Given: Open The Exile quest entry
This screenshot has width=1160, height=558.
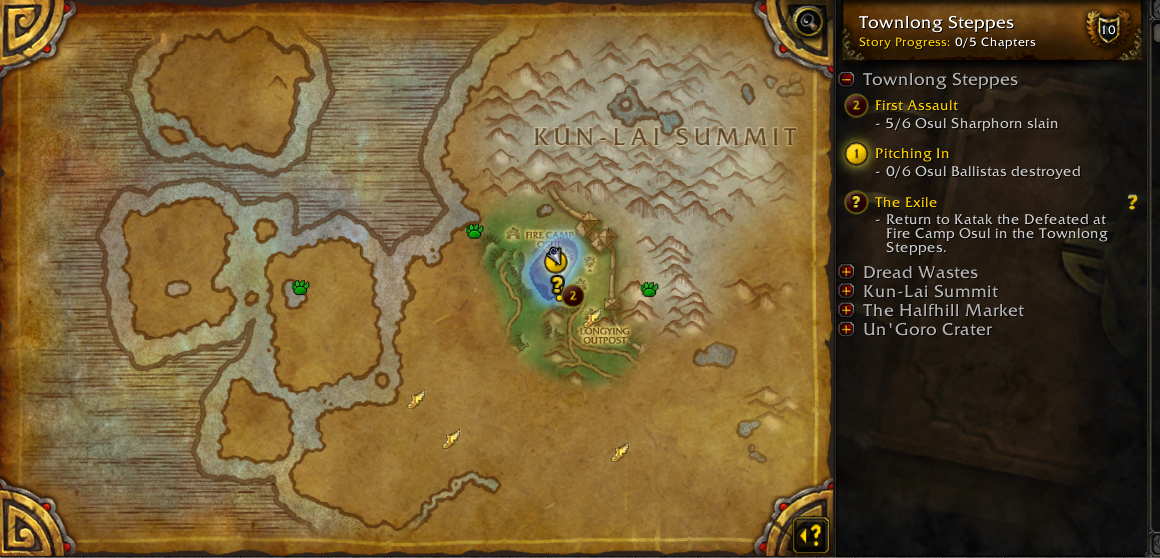Looking at the screenshot, I should point(905,202).
